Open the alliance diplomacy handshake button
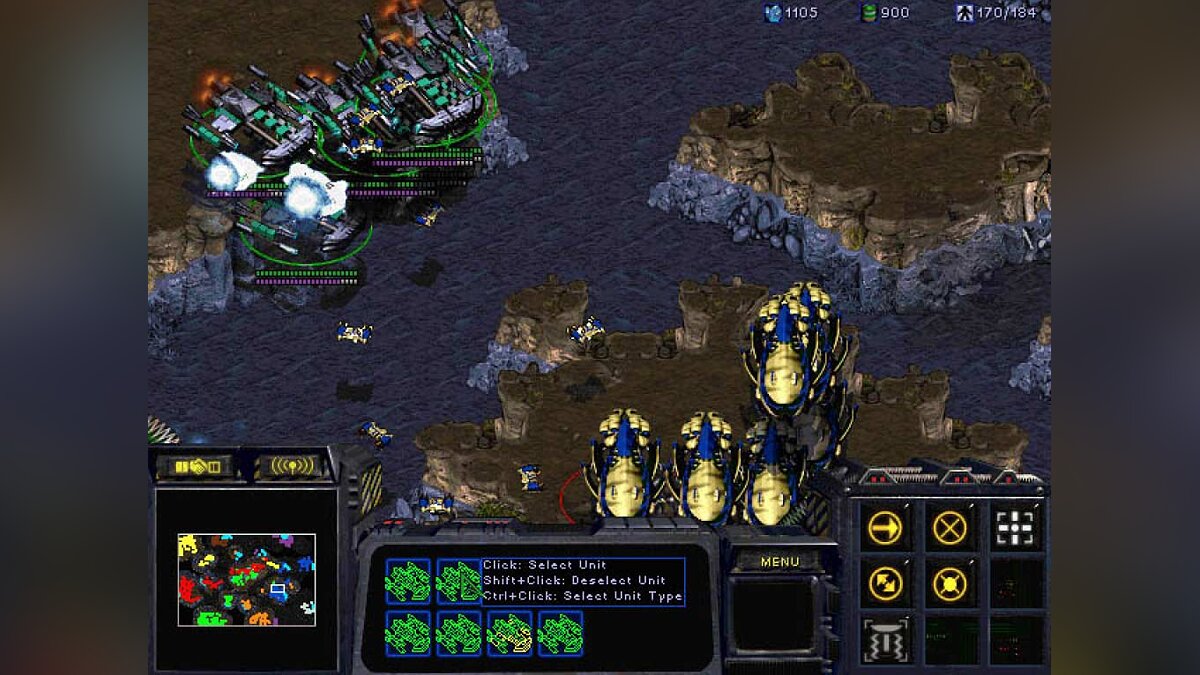 coord(194,466)
